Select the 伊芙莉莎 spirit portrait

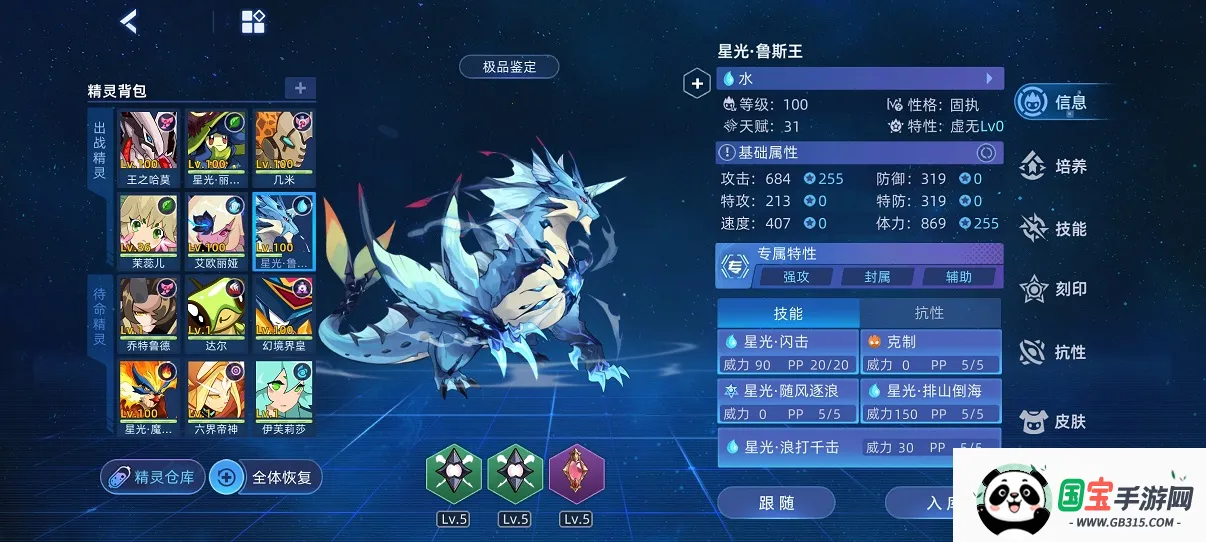pos(283,396)
